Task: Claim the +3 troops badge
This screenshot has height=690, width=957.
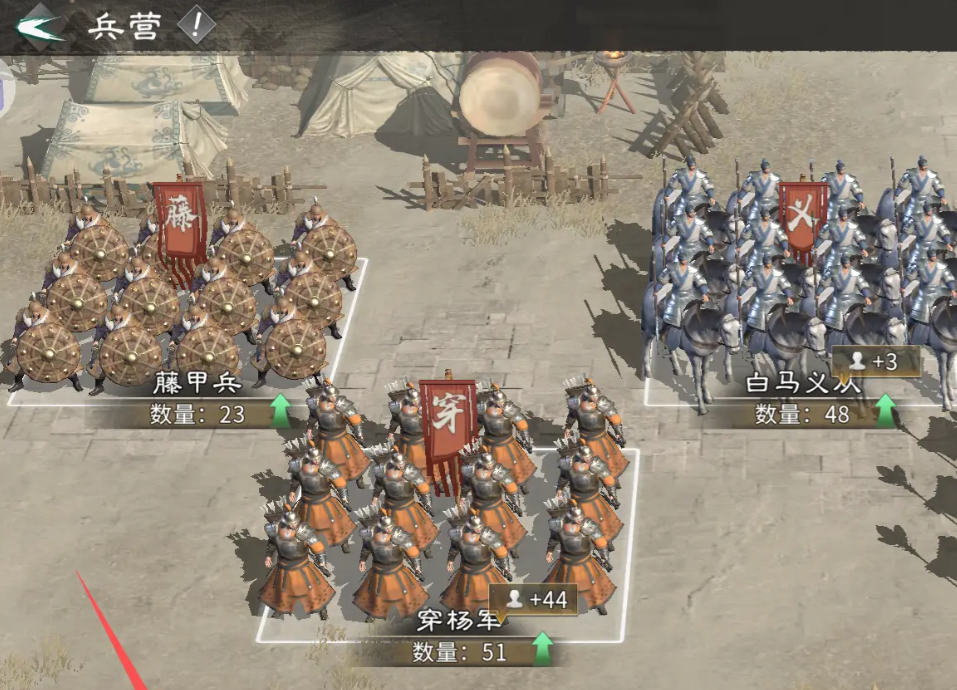Action: 876,361
